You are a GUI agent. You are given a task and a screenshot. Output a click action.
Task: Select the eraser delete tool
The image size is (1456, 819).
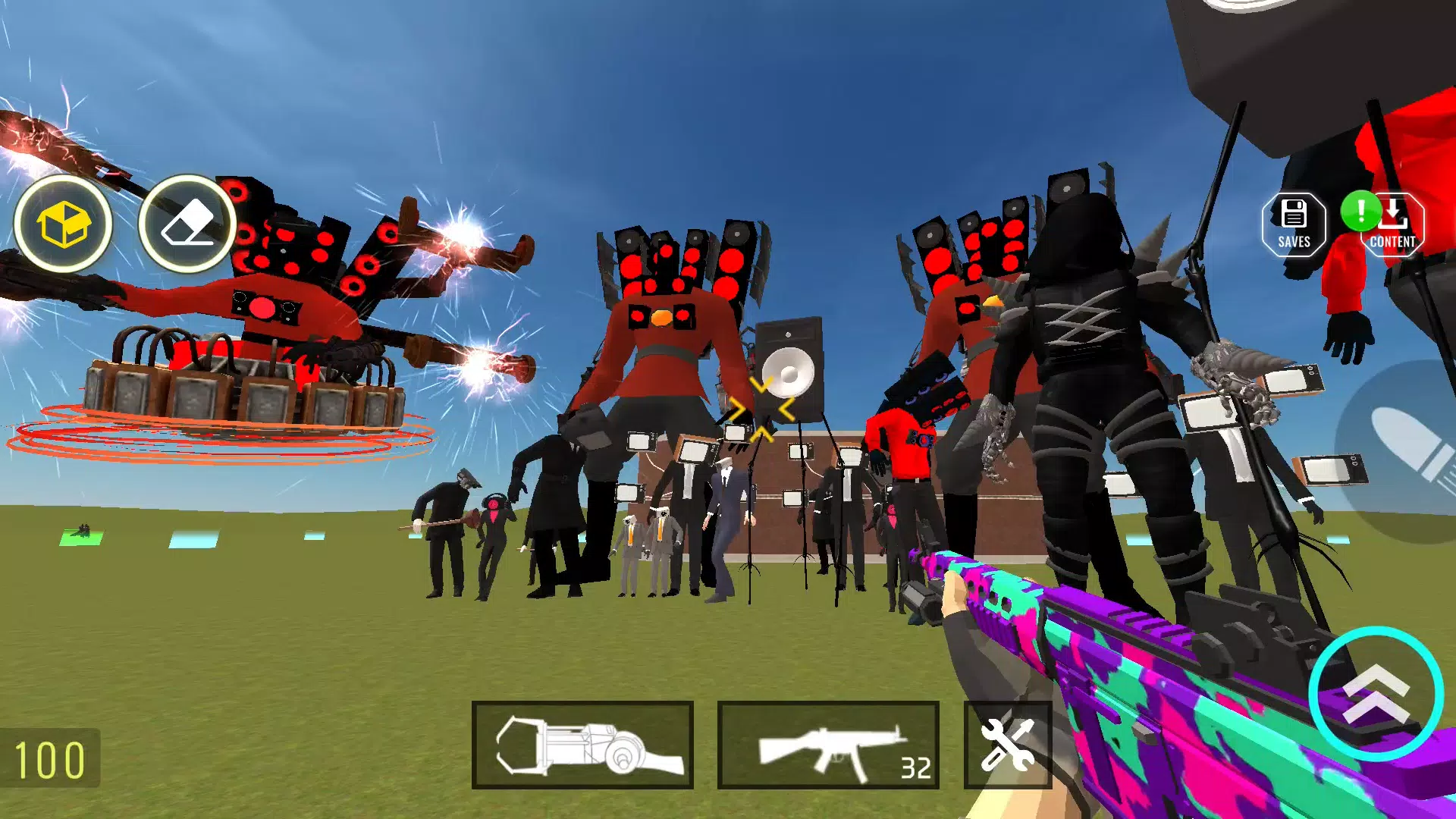click(x=186, y=220)
